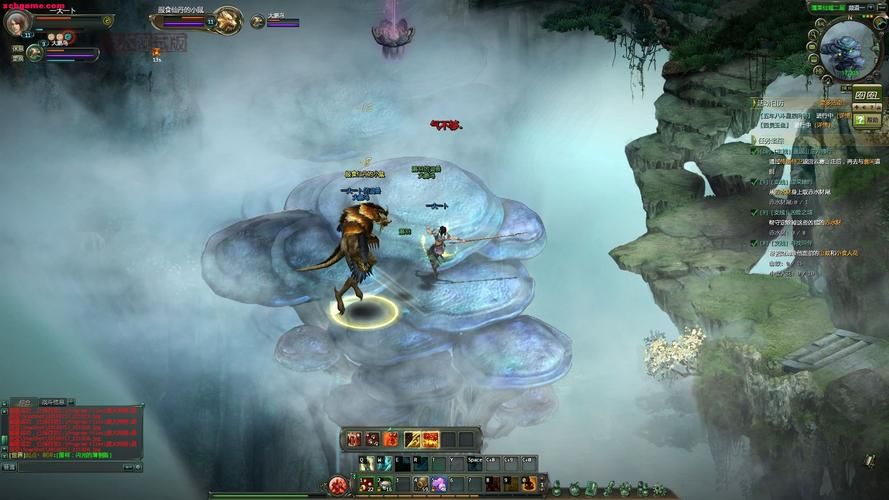Screen dimensions: 889x500
Task: Use the golden slash skill
Action: (412, 439)
